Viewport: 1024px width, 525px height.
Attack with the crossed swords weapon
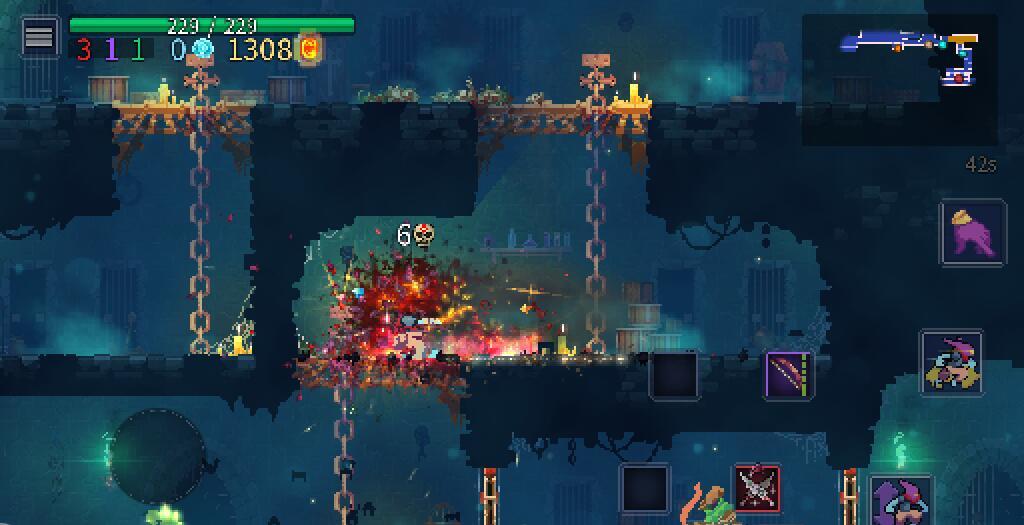[757, 488]
